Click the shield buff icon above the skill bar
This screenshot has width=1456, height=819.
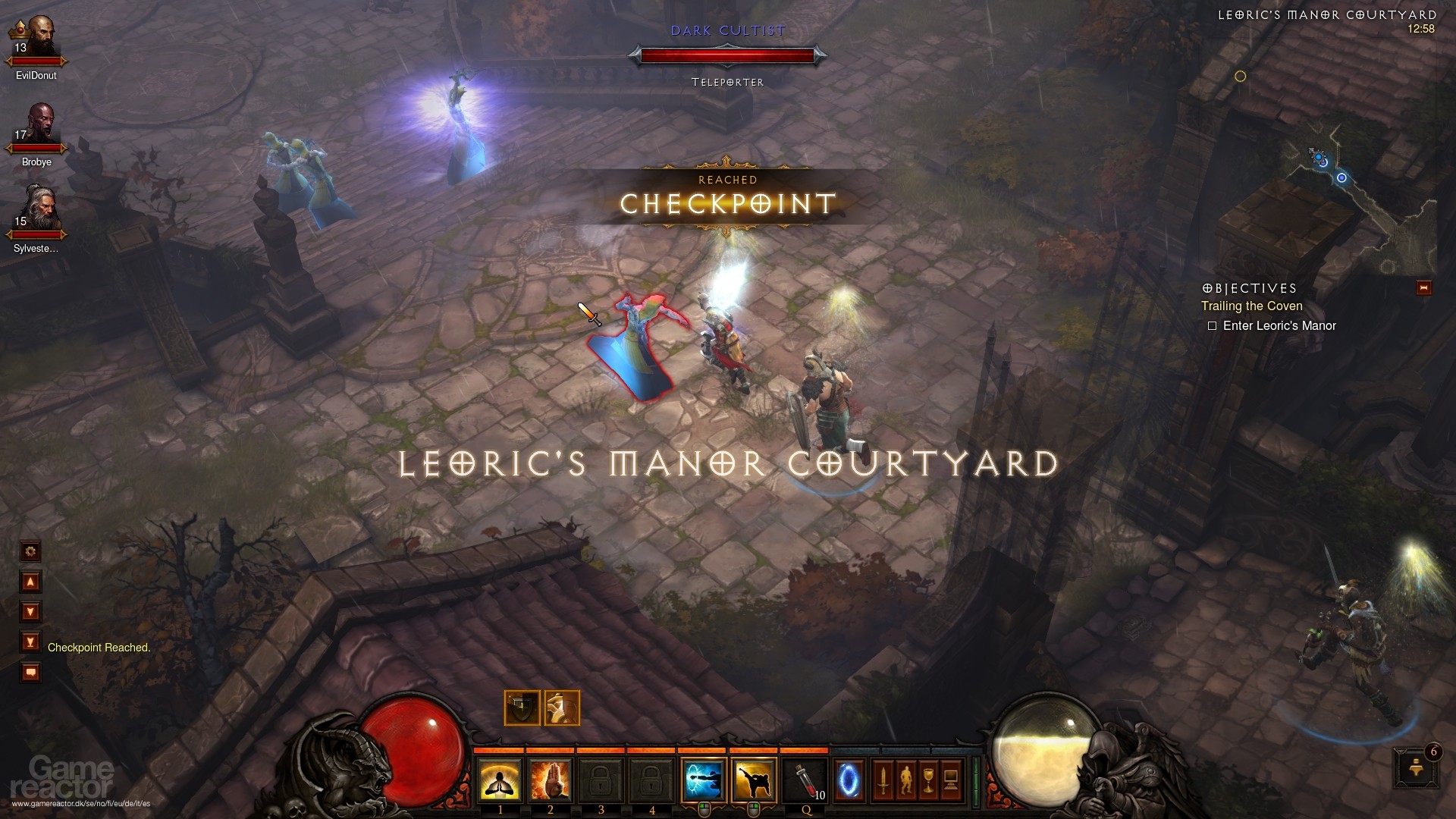coord(521,707)
